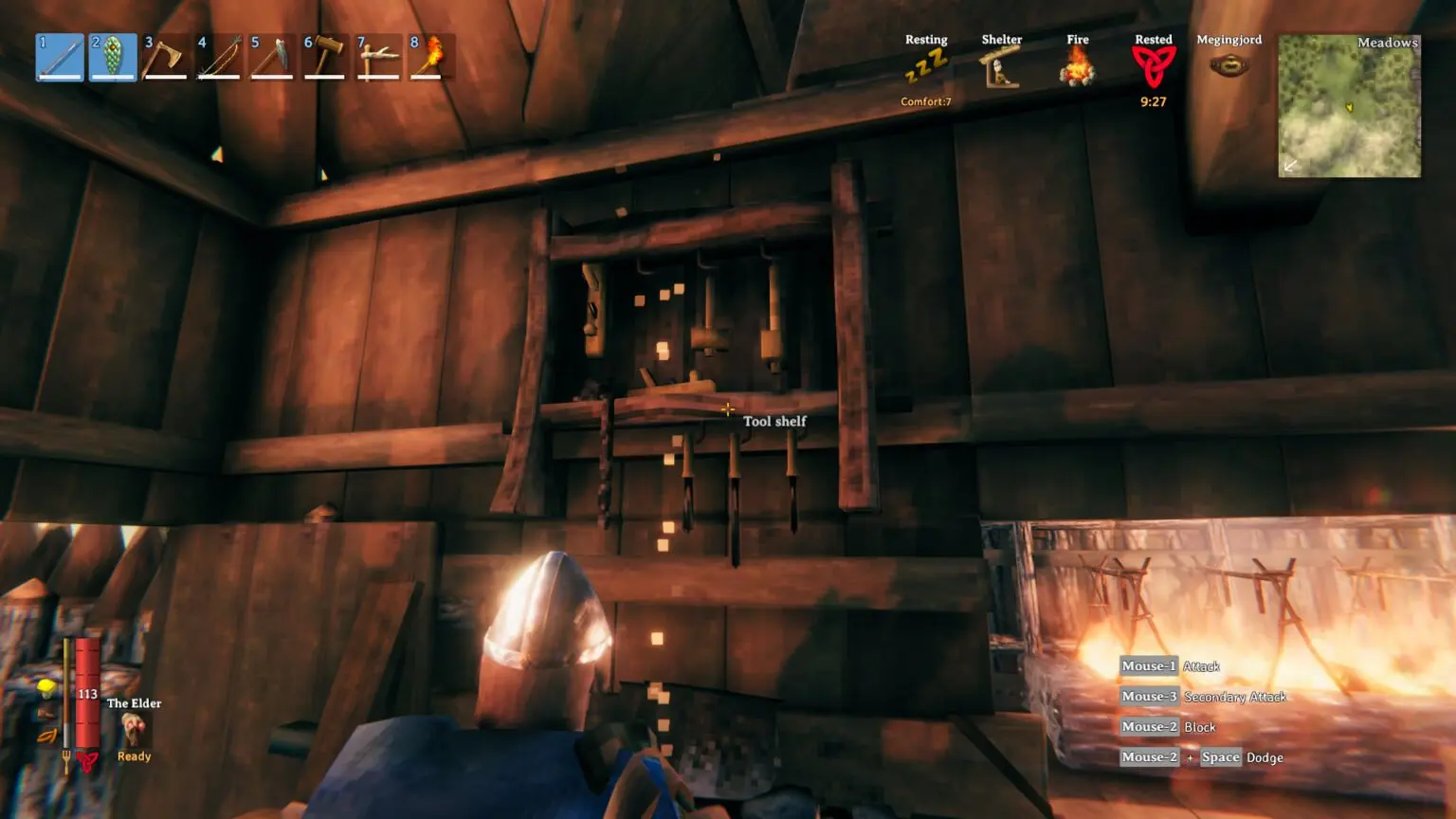The image size is (1456, 819).
Task: Click the Shelter status icon
Action: 1002,68
